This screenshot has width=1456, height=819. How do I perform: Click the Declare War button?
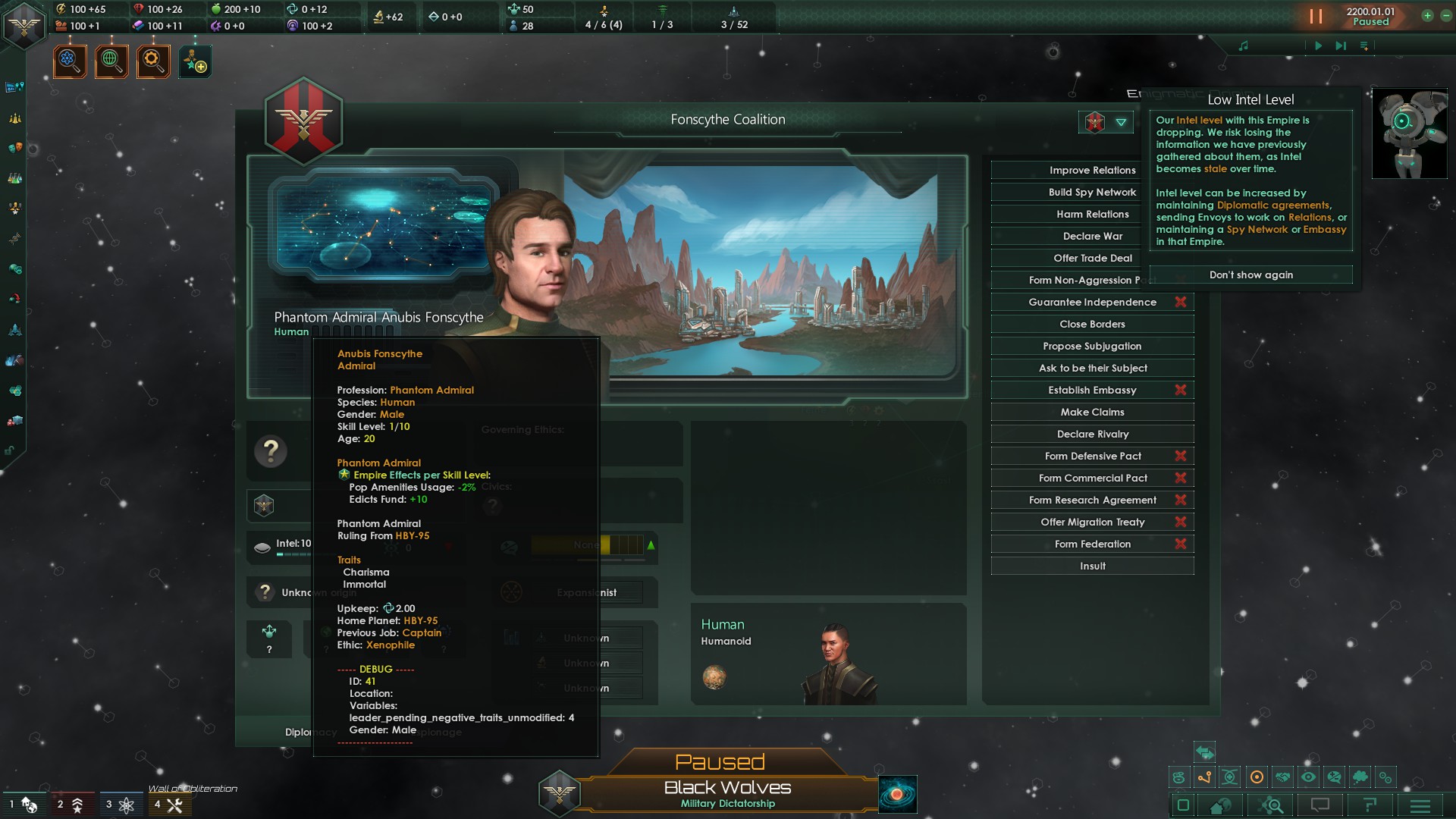click(x=1092, y=236)
